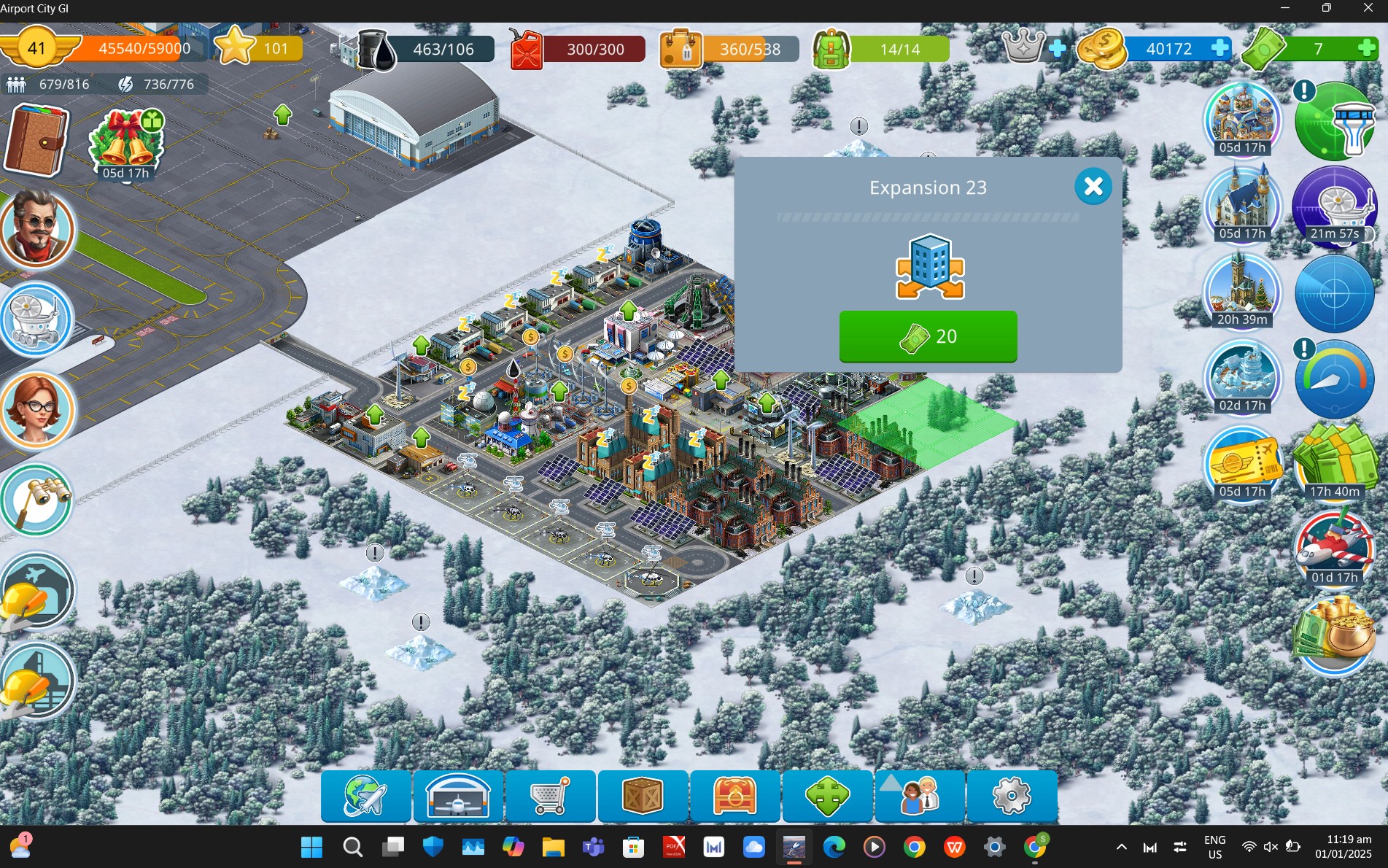Open the binoculars icon
The image size is (1388, 868).
[x=36, y=500]
